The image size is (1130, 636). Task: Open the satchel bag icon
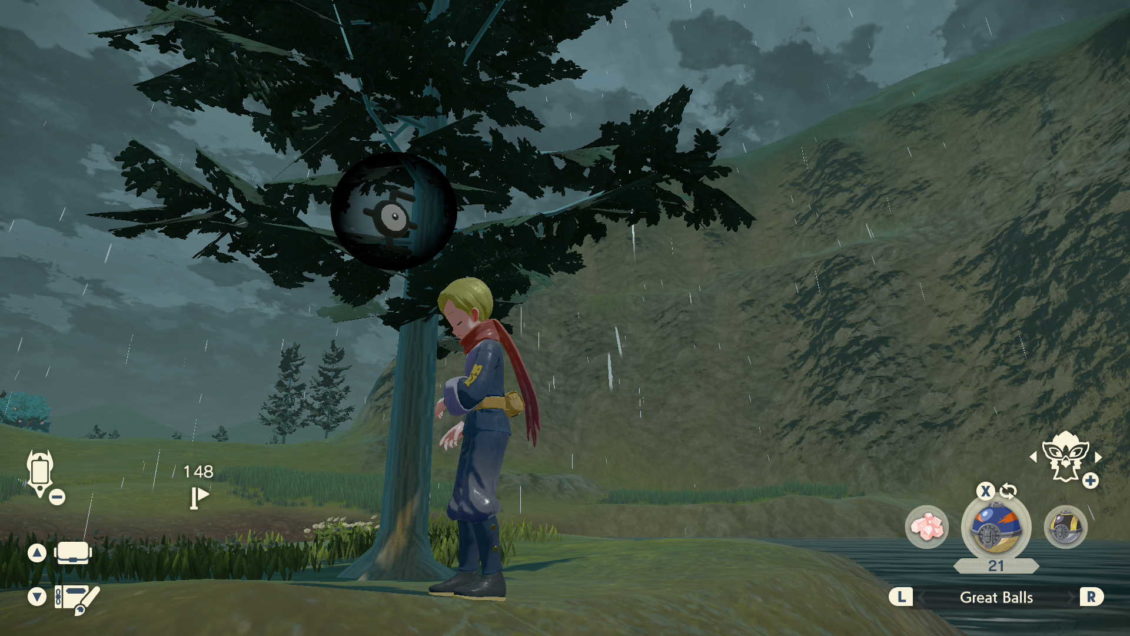73,552
